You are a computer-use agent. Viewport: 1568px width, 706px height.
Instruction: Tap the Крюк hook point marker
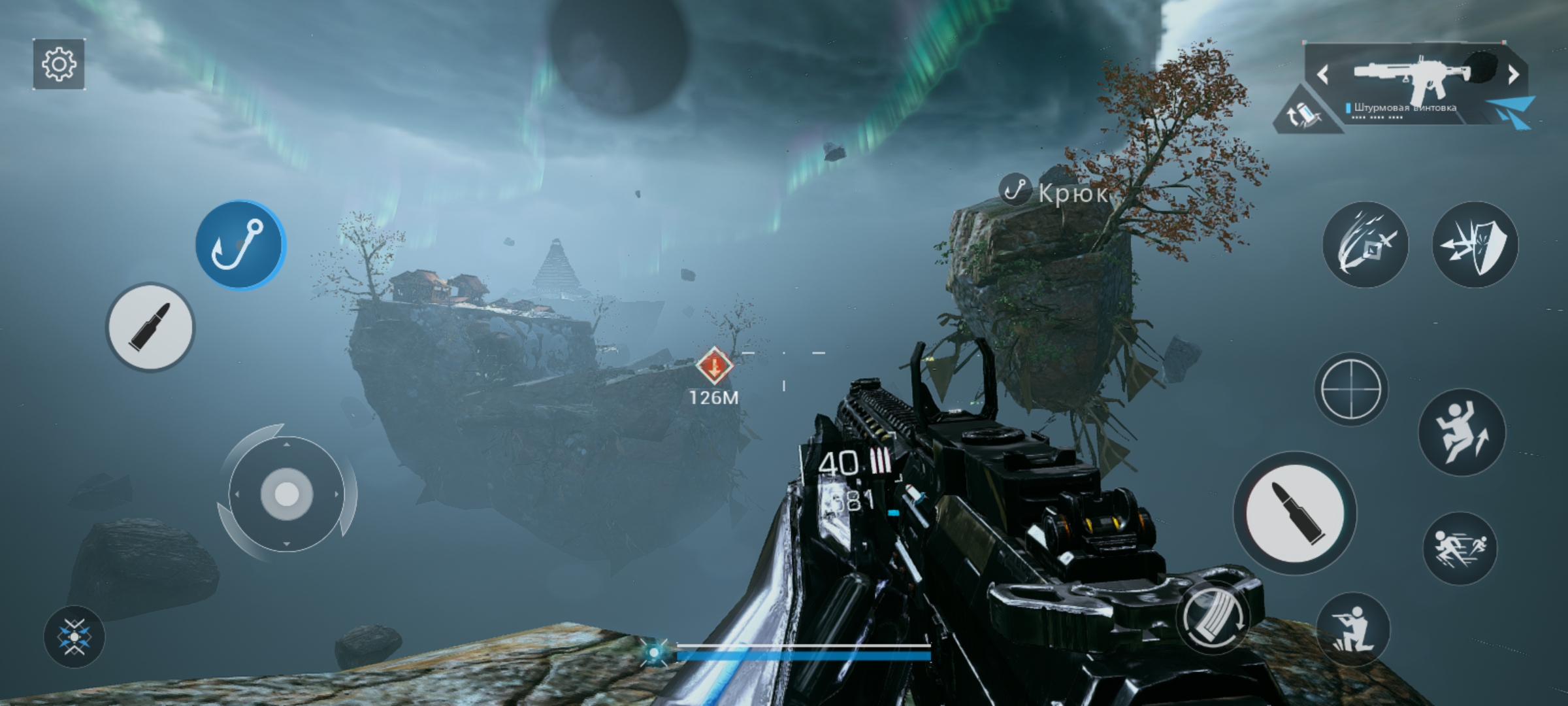pos(1014,192)
